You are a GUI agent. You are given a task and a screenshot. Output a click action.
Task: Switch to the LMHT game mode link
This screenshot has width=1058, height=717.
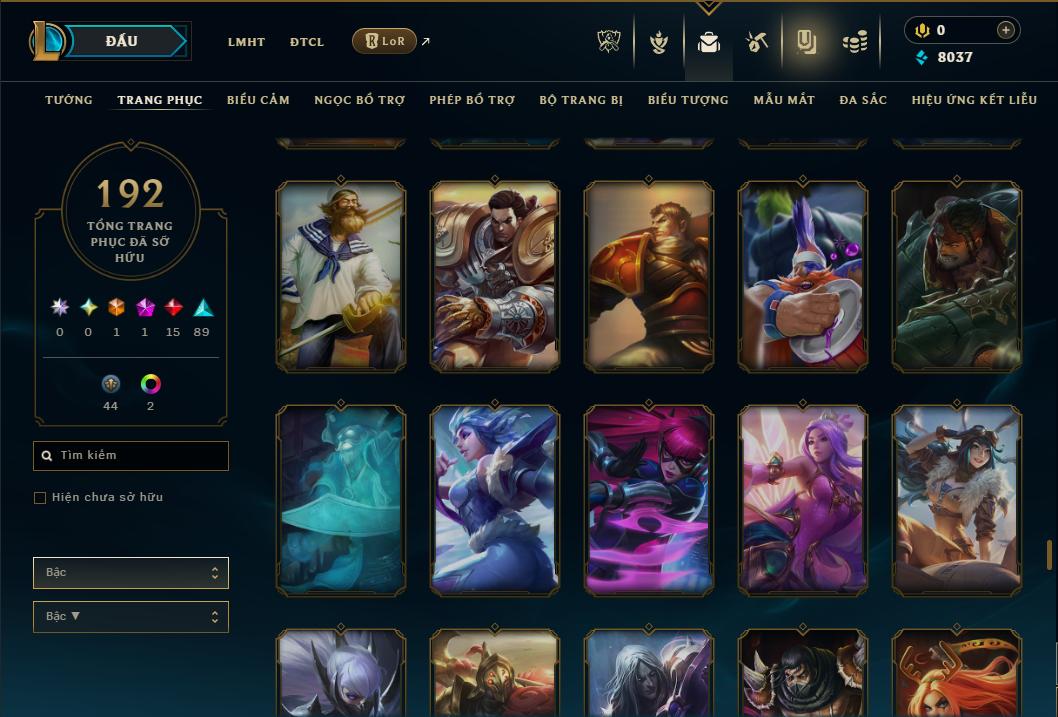(x=246, y=42)
